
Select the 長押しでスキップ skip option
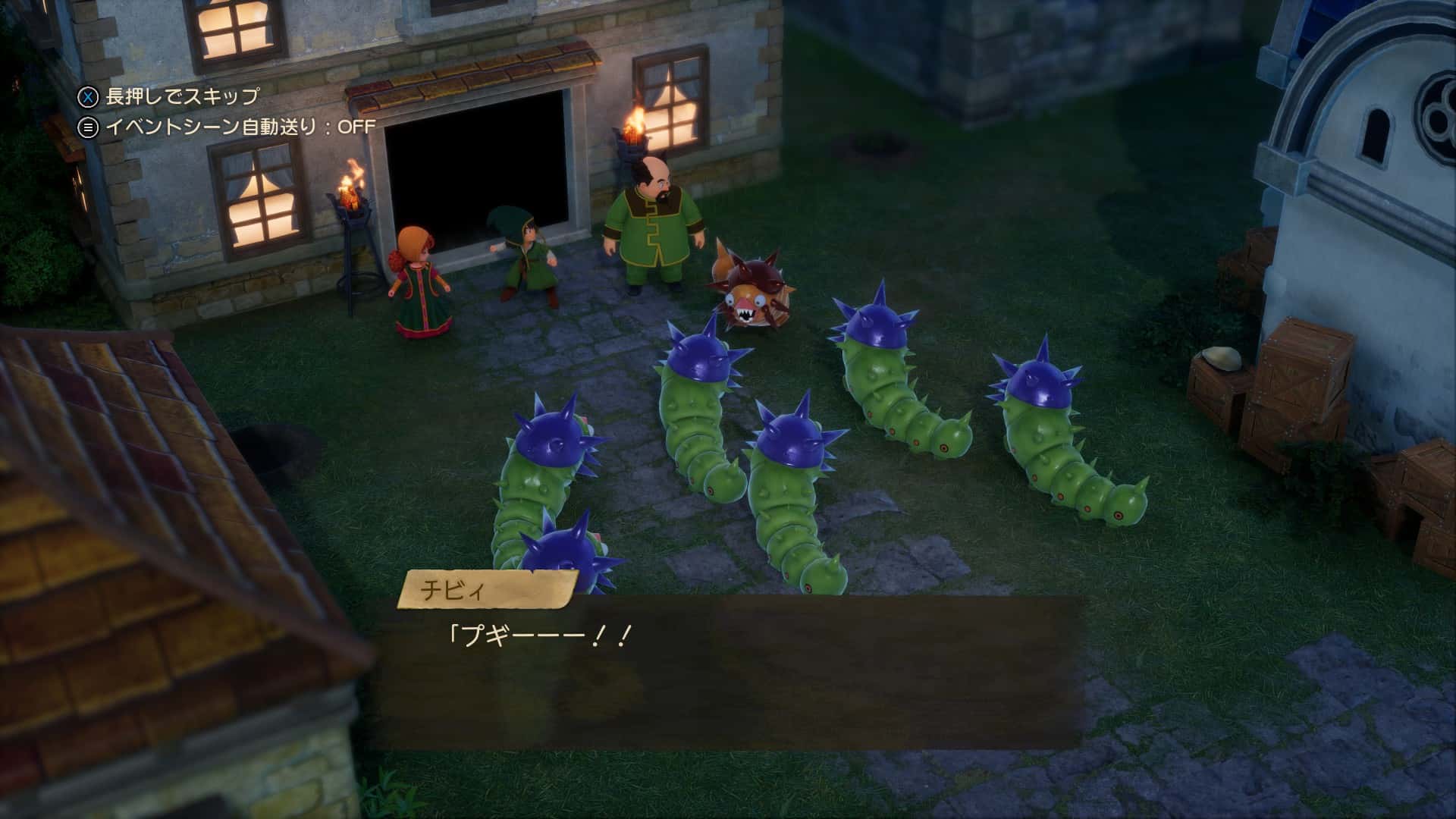(x=168, y=96)
